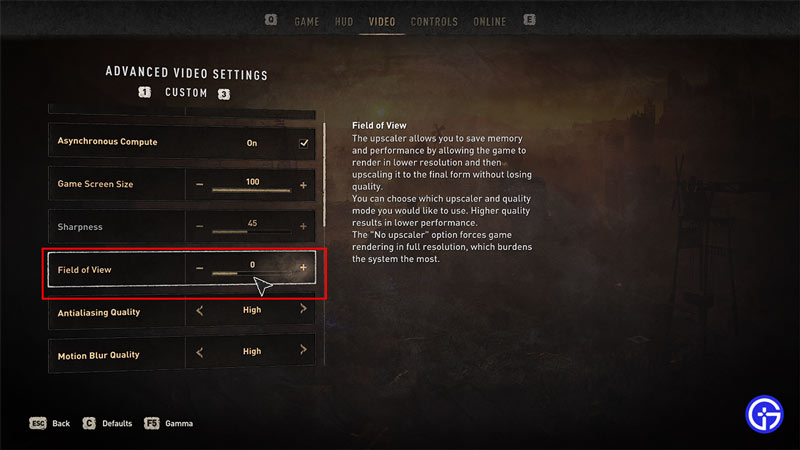Open the HUD settings tab
This screenshot has height=450, width=800.
[344, 22]
